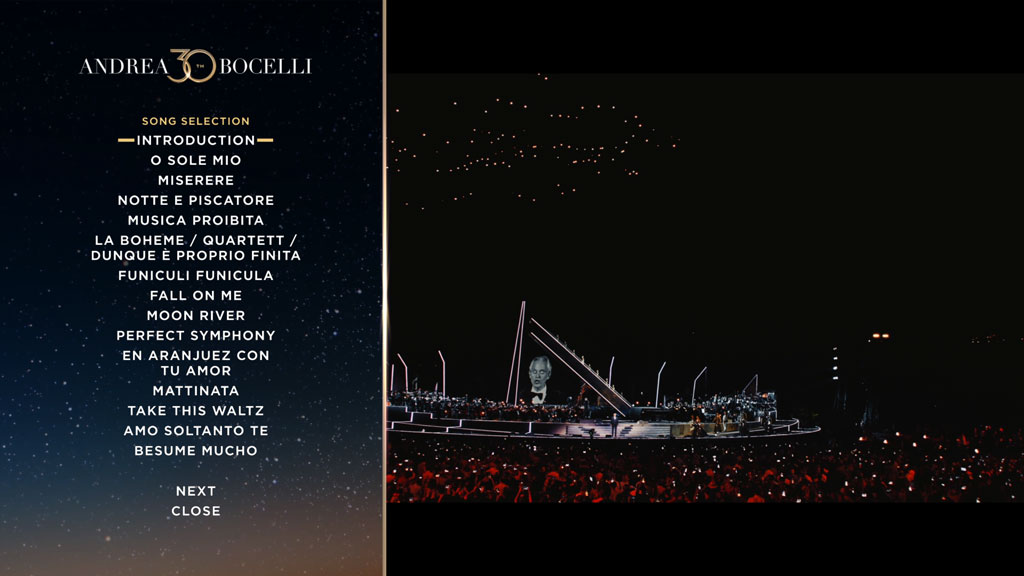1024x576 pixels.
Task: Play the song O Sole Mio
Action: tap(196, 160)
